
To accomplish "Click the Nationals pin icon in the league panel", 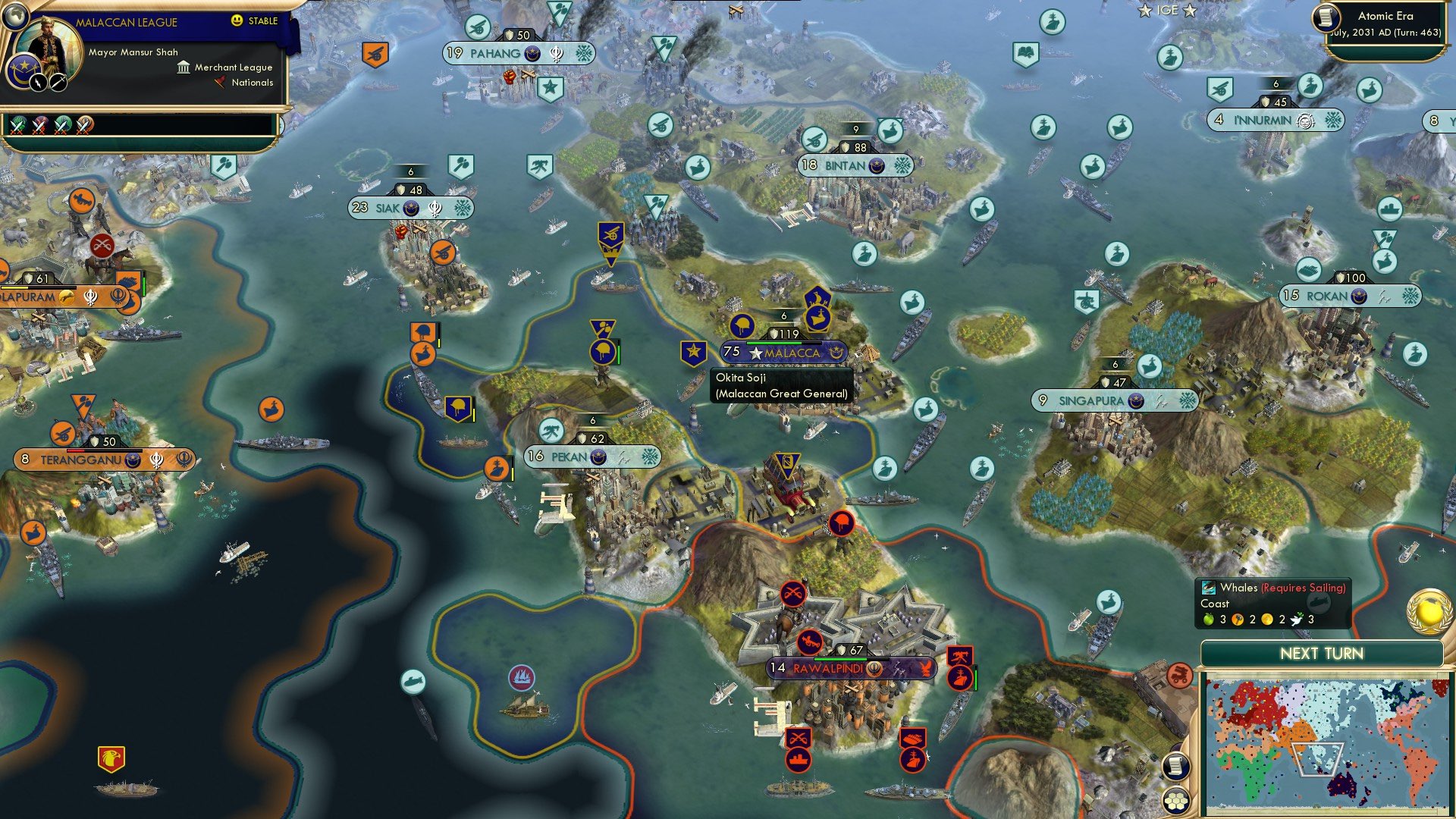I will click(221, 83).
